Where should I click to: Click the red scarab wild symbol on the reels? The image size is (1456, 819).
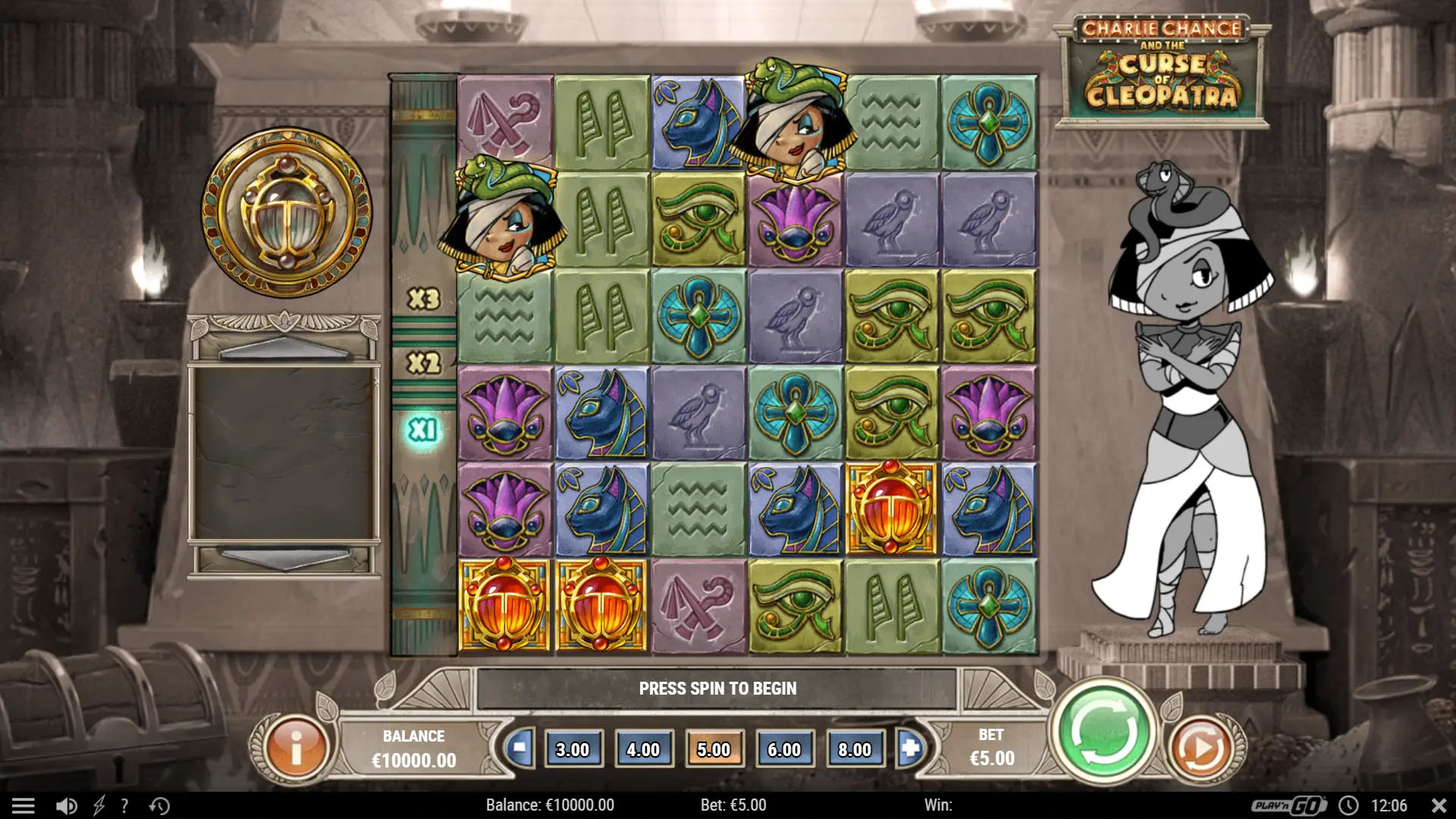click(892, 507)
